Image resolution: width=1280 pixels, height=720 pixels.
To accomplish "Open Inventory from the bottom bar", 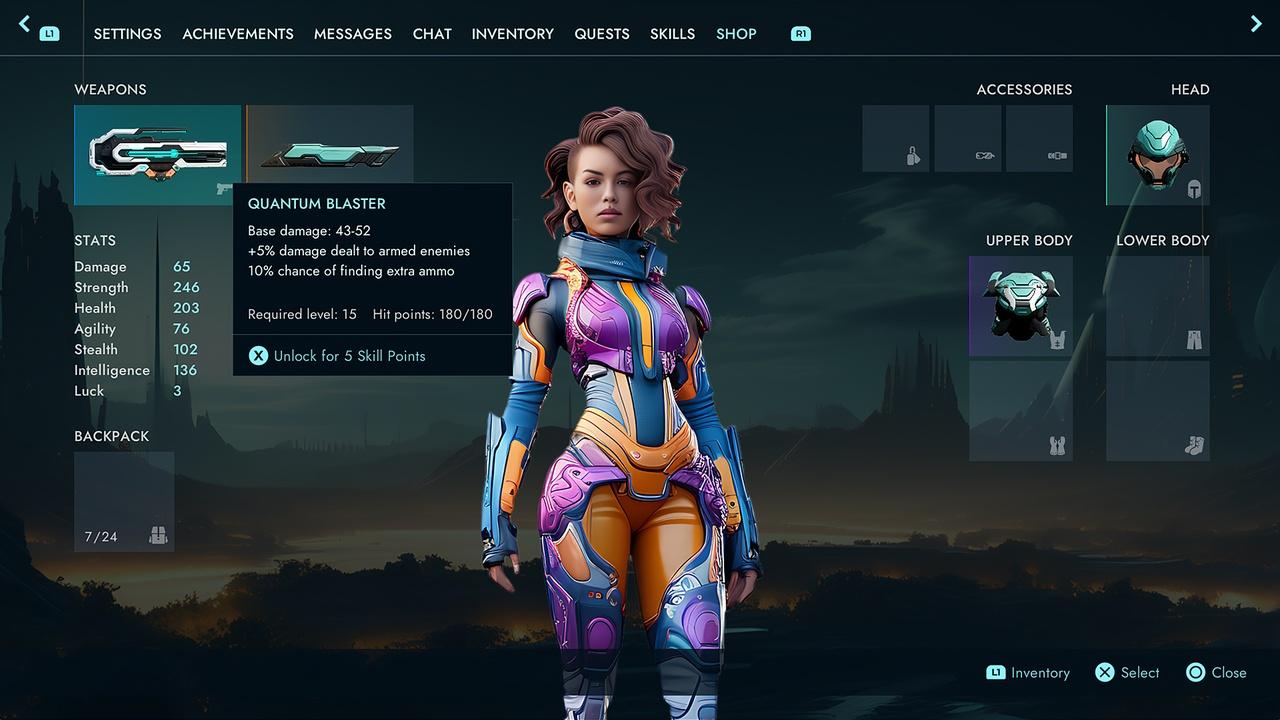I will coord(1029,673).
